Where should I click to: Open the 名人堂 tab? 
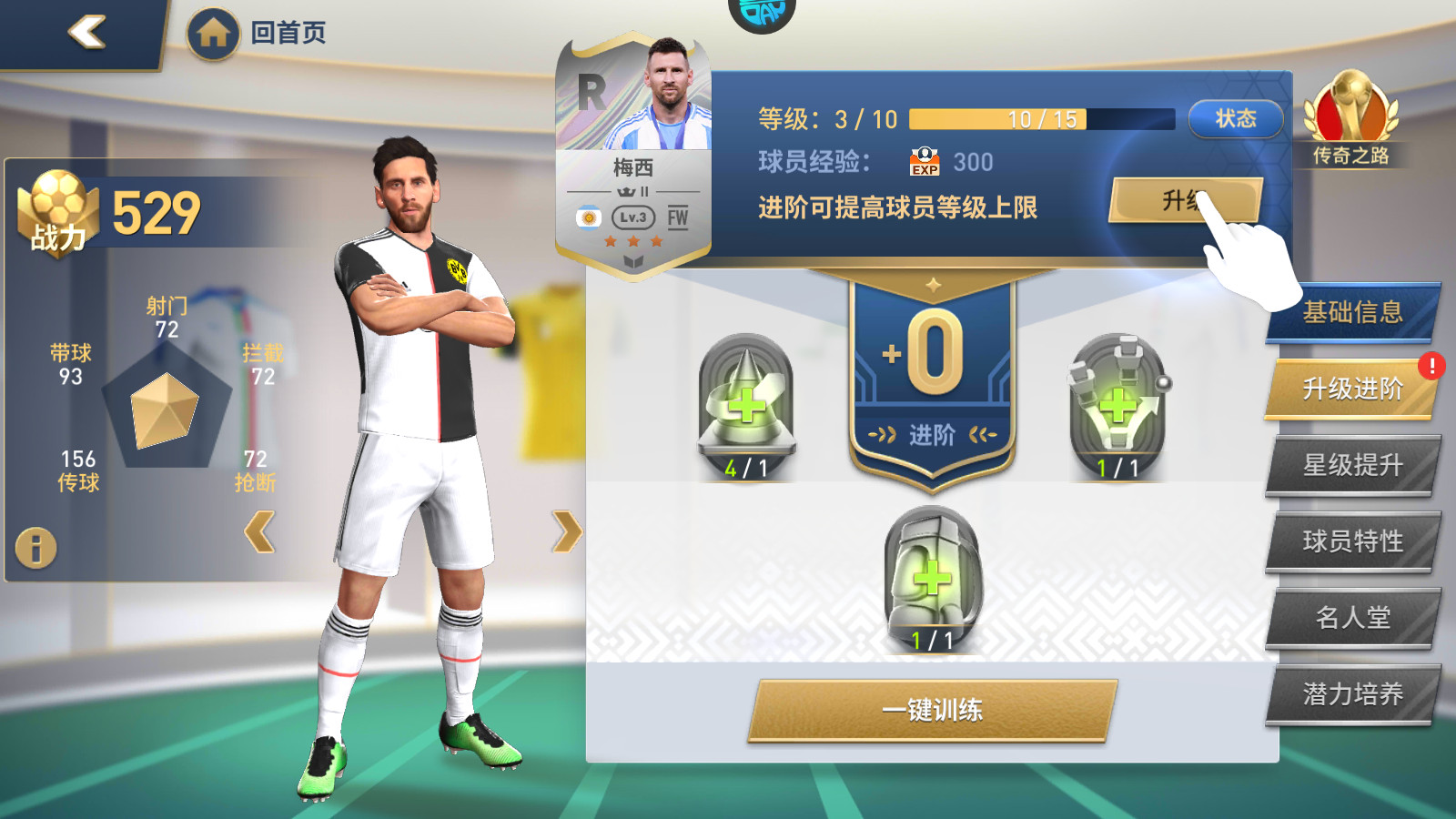pyautogui.click(x=1353, y=617)
